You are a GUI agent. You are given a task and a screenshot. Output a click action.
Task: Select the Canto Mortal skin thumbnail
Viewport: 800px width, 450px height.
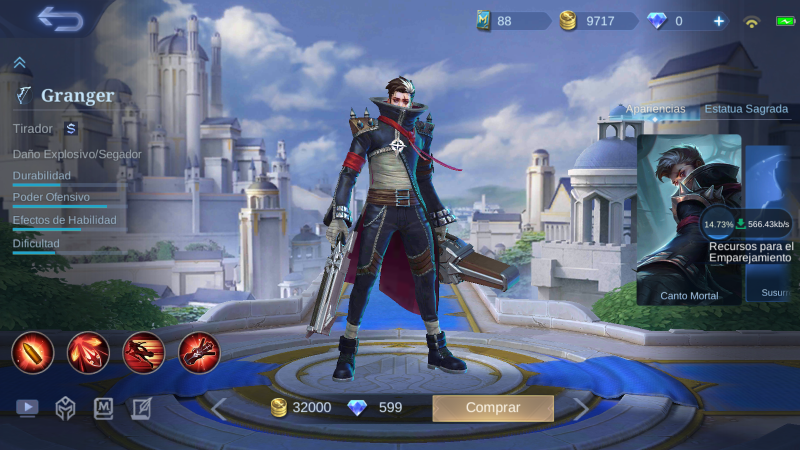[x=689, y=219]
